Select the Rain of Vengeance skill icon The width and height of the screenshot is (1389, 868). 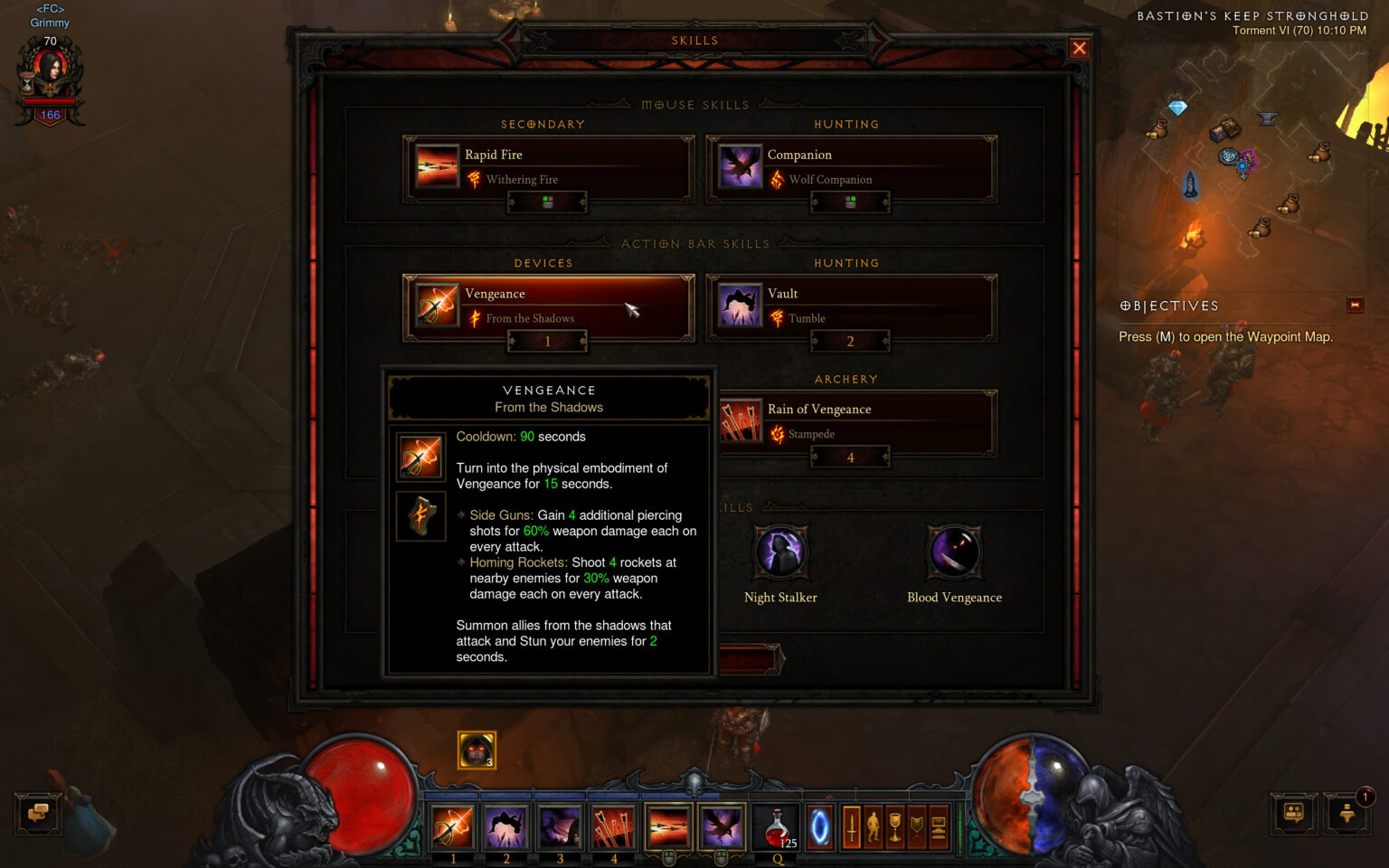(x=740, y=421)
